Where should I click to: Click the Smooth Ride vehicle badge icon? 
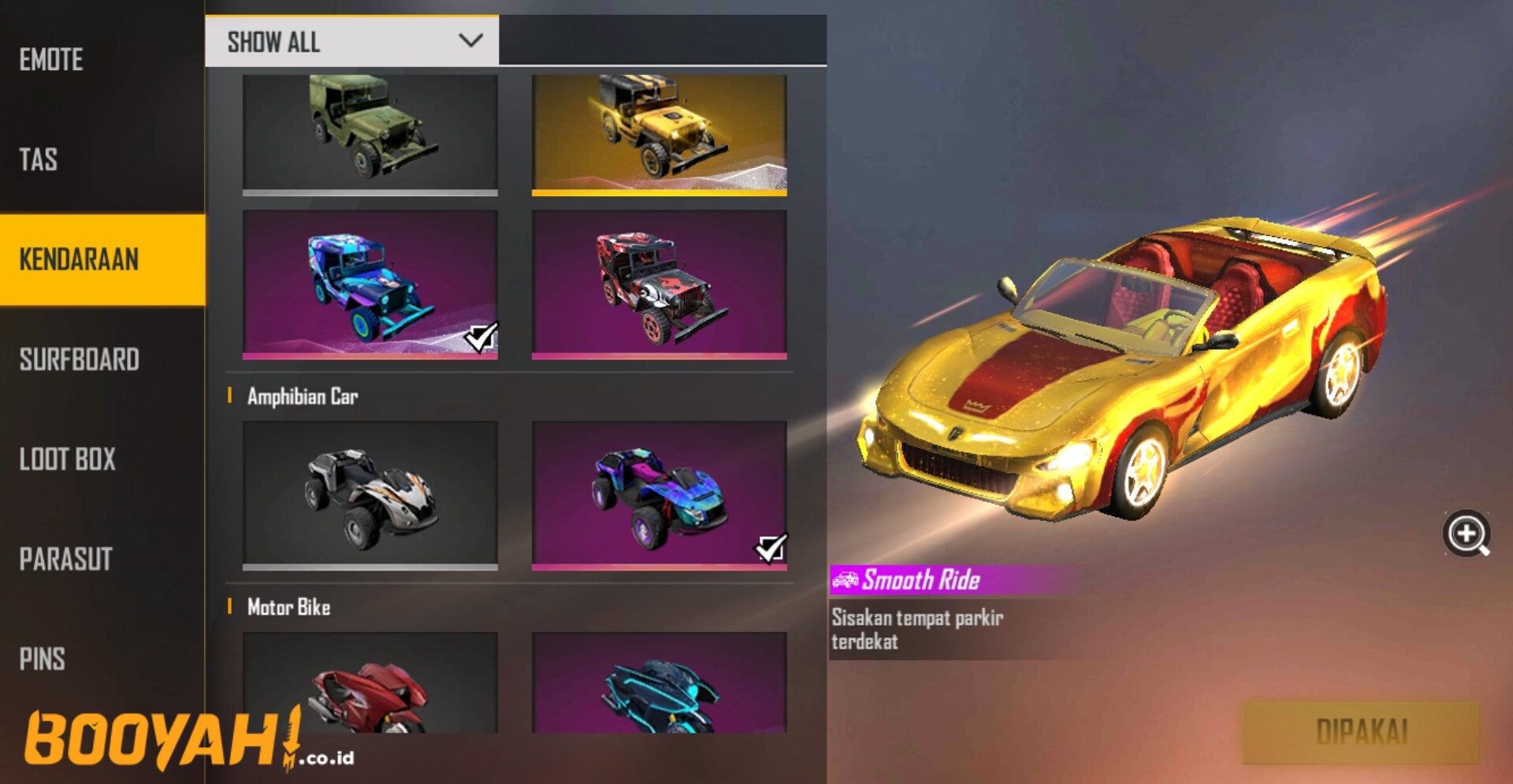(x=846, y=580)
